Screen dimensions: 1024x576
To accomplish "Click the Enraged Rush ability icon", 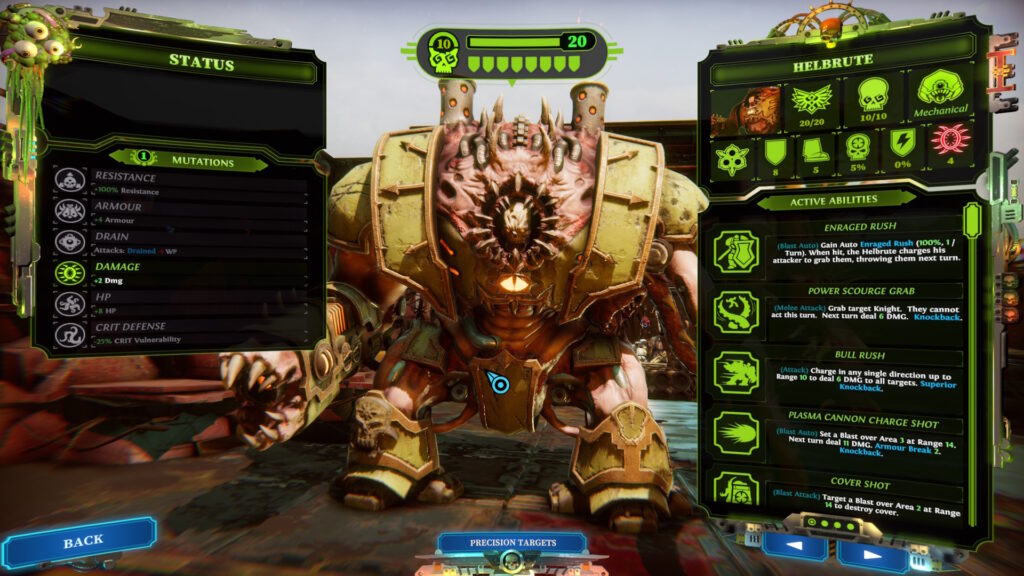I will pos(736,251).
